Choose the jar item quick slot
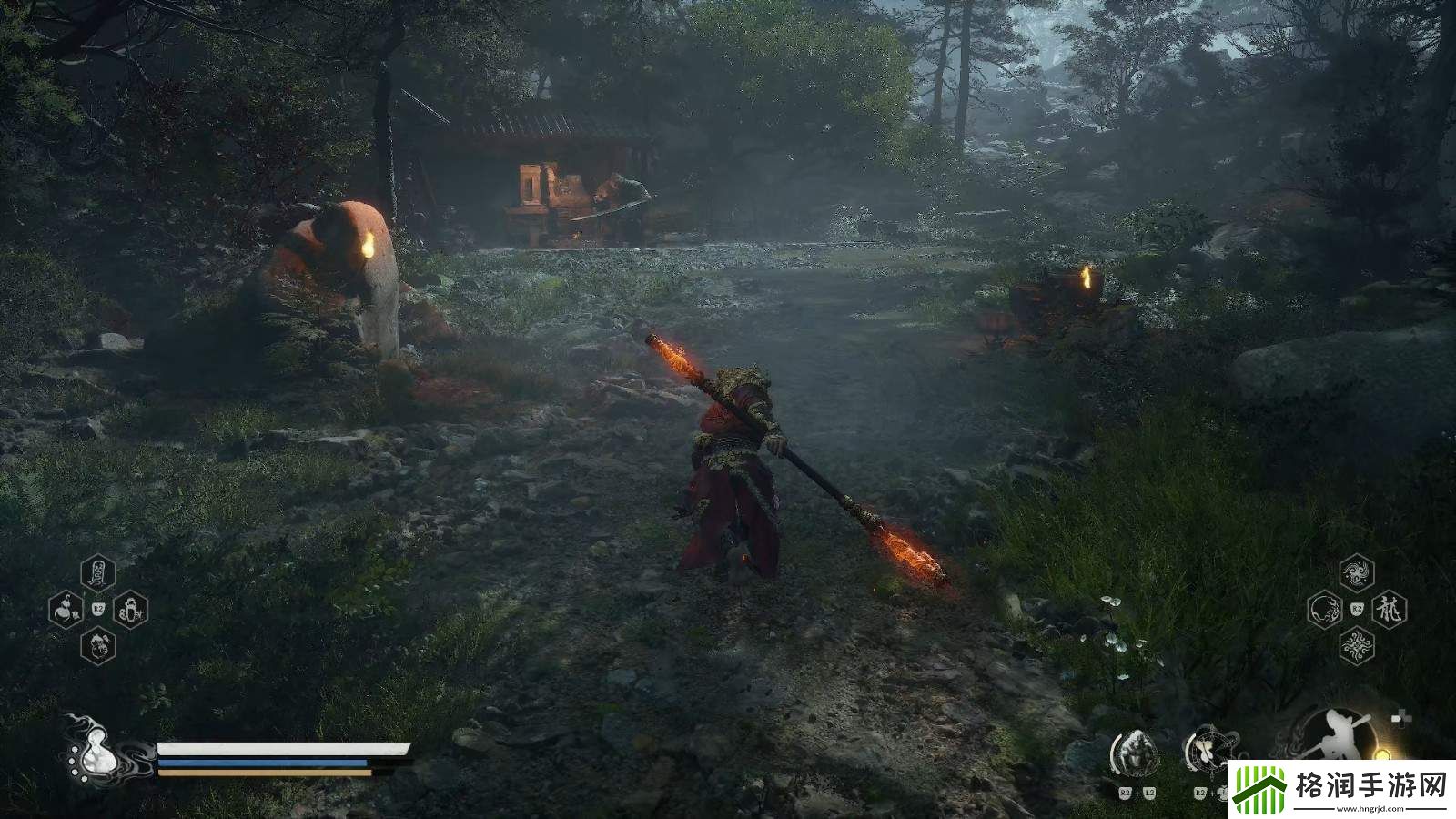1456x819 pixels. click(x=130, y=608)
